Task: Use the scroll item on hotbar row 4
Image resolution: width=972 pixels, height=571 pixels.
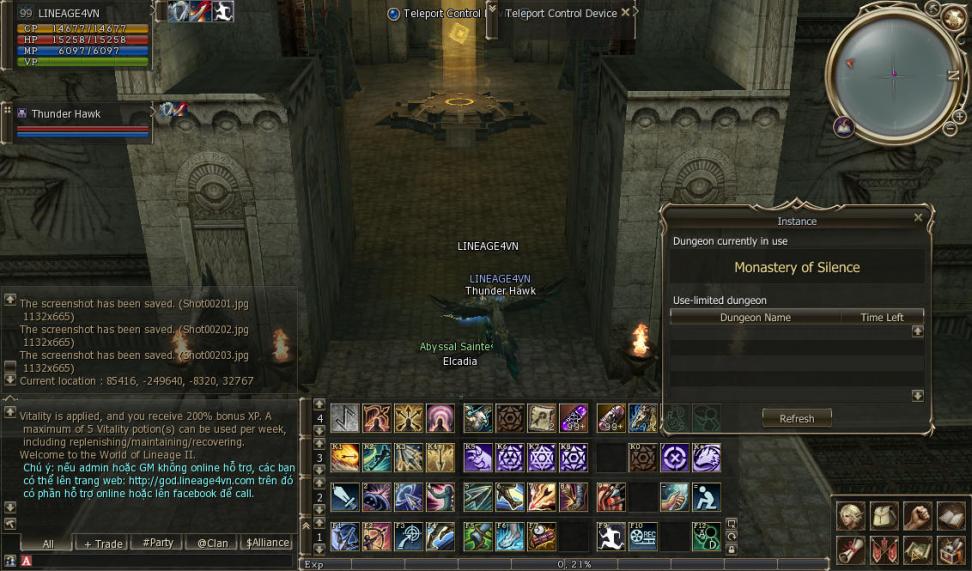Action: coord(542,417)
